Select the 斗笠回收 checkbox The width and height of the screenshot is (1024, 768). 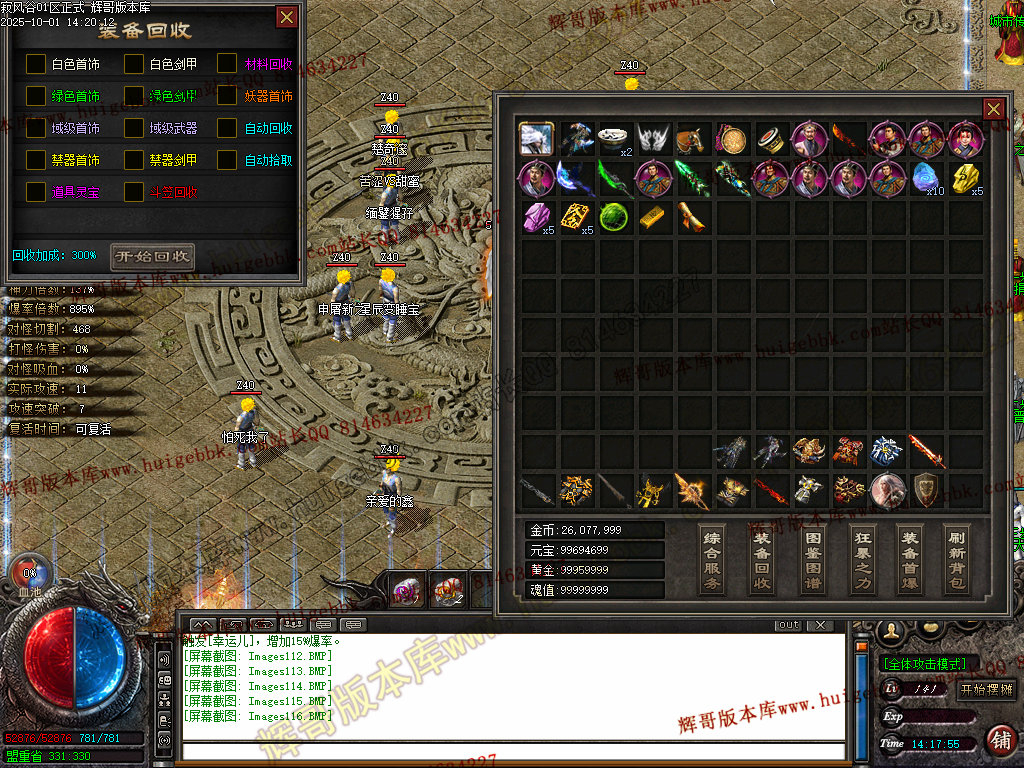click(134, 191)
